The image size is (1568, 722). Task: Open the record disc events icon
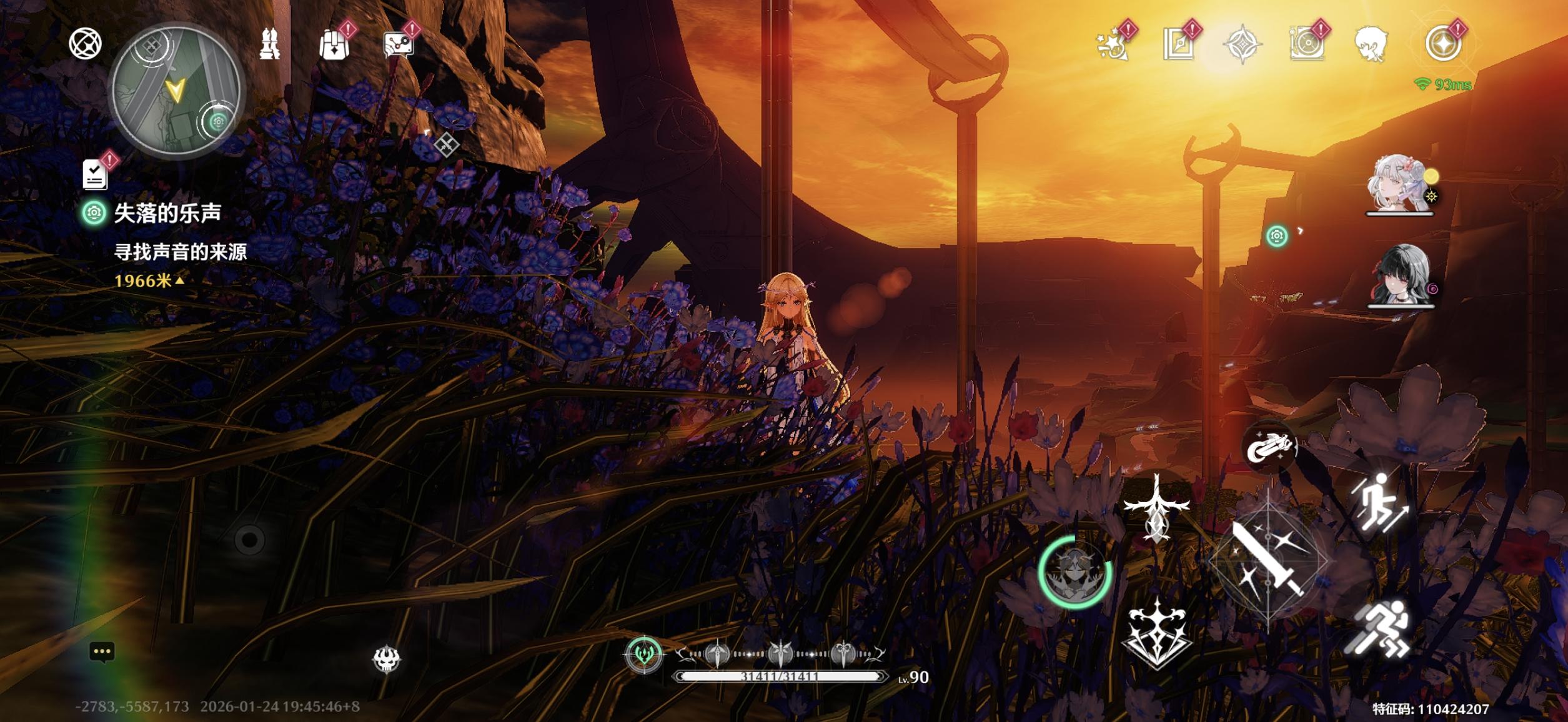point(1306,44)
